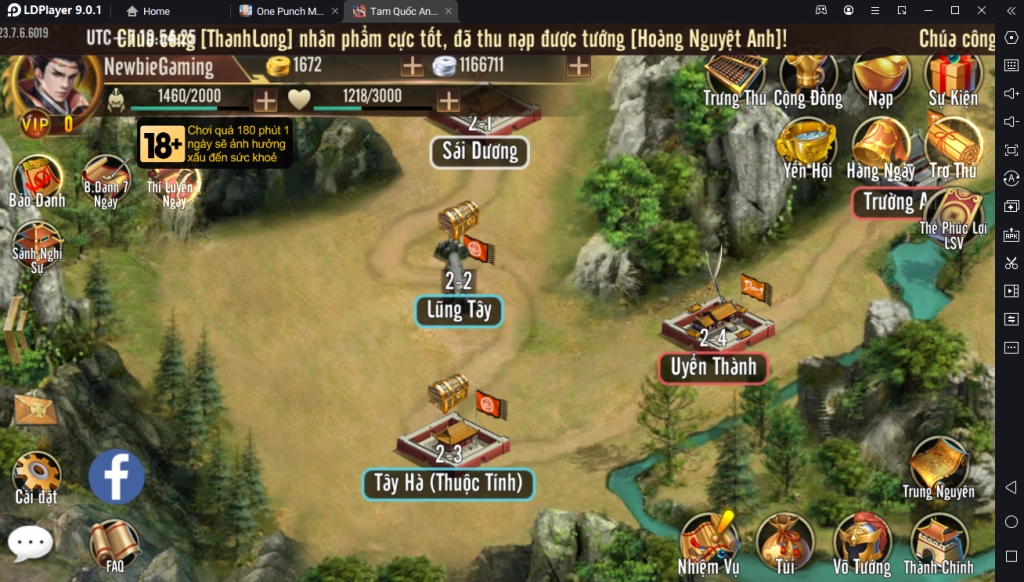The height and width of the screenshot is (582, 1024).
Task: Open the Nạp recharge shop
Action: [x=880, y=75]
